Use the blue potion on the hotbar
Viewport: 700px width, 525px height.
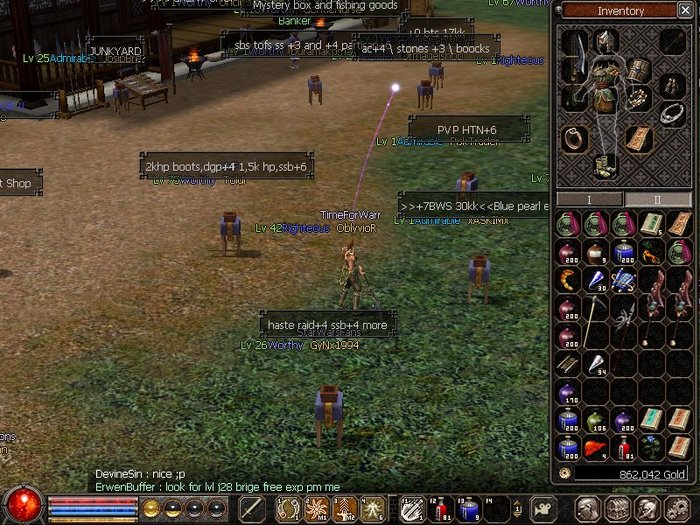[x=466, y=509]
